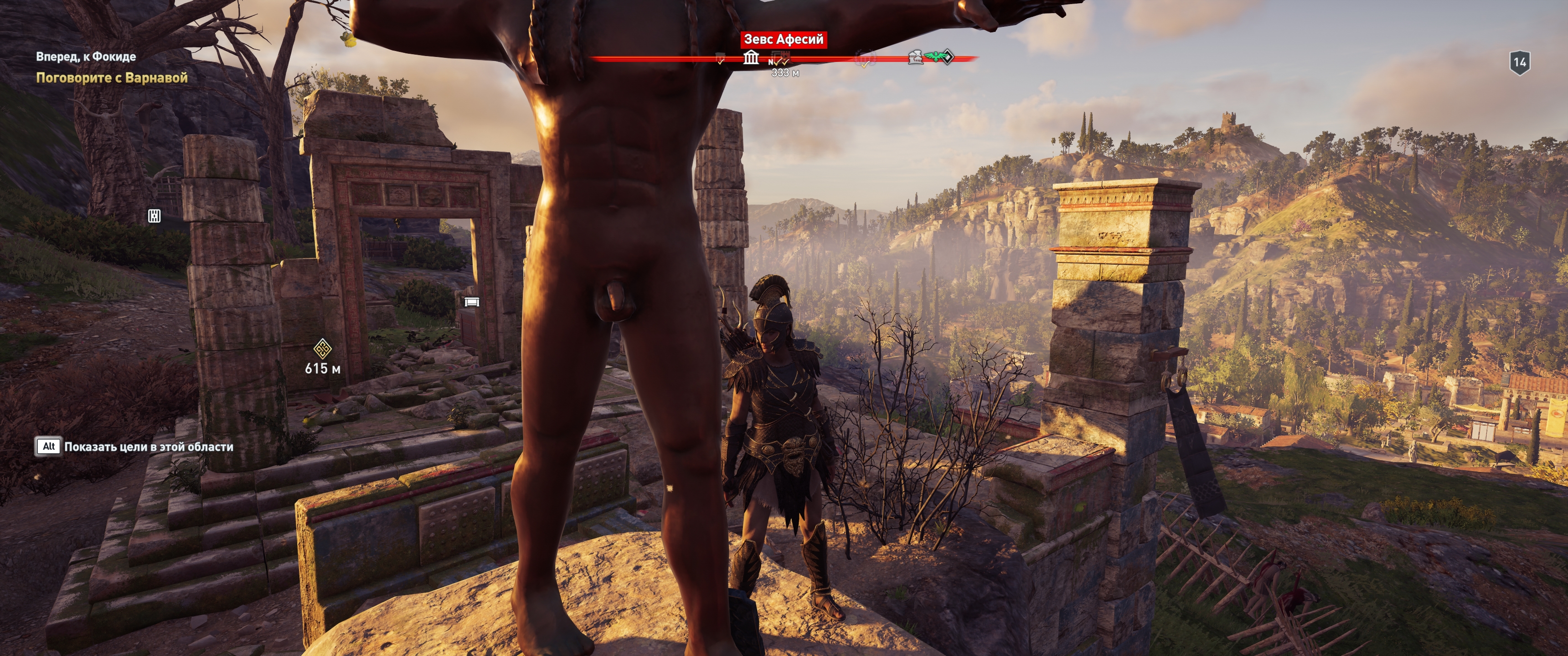Select the ruined city icon on the compass
1568x656 pixels.
915,58
